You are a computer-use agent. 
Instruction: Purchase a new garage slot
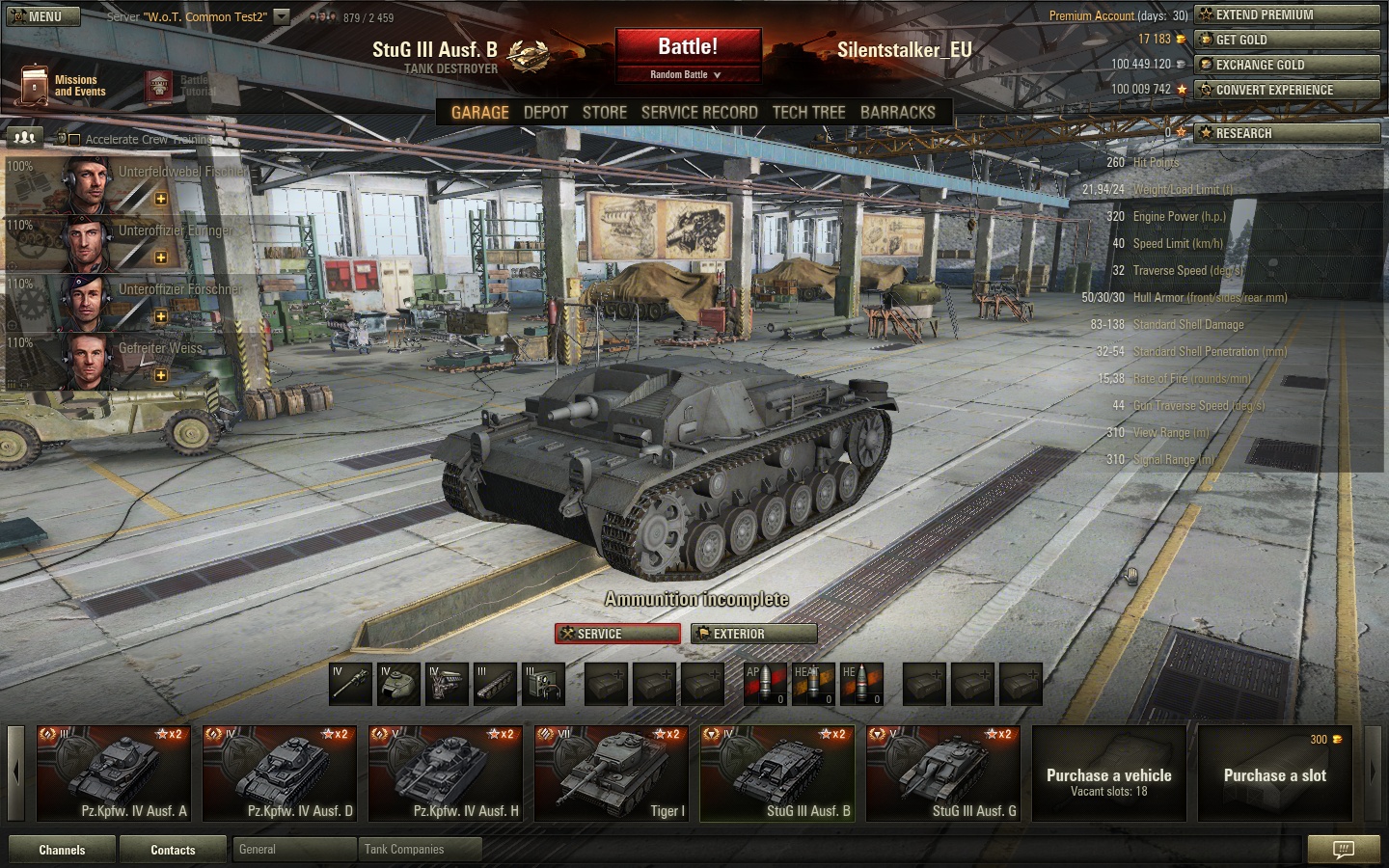1274,774
